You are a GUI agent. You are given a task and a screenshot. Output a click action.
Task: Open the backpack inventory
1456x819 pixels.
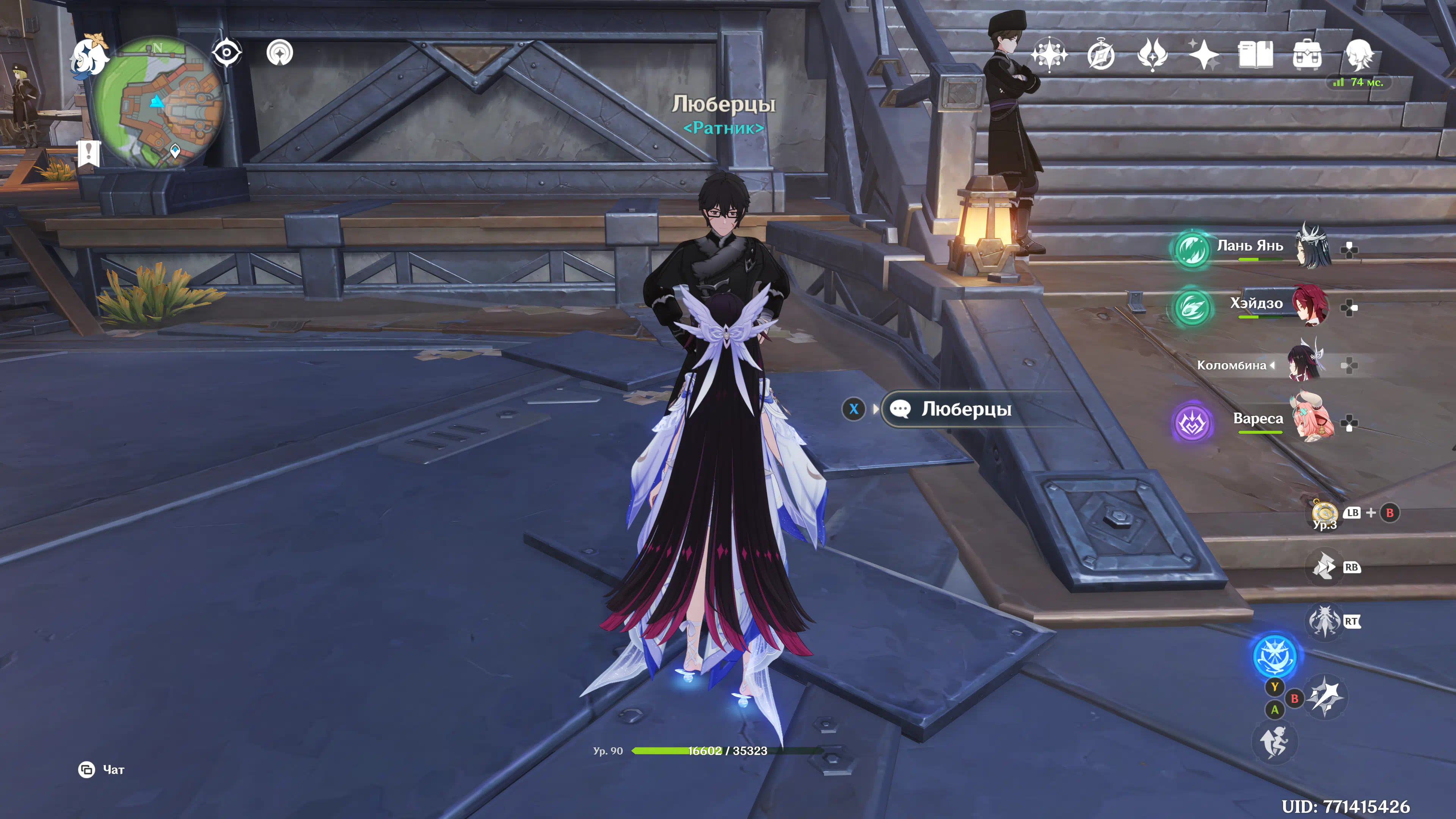point(1307,55)
